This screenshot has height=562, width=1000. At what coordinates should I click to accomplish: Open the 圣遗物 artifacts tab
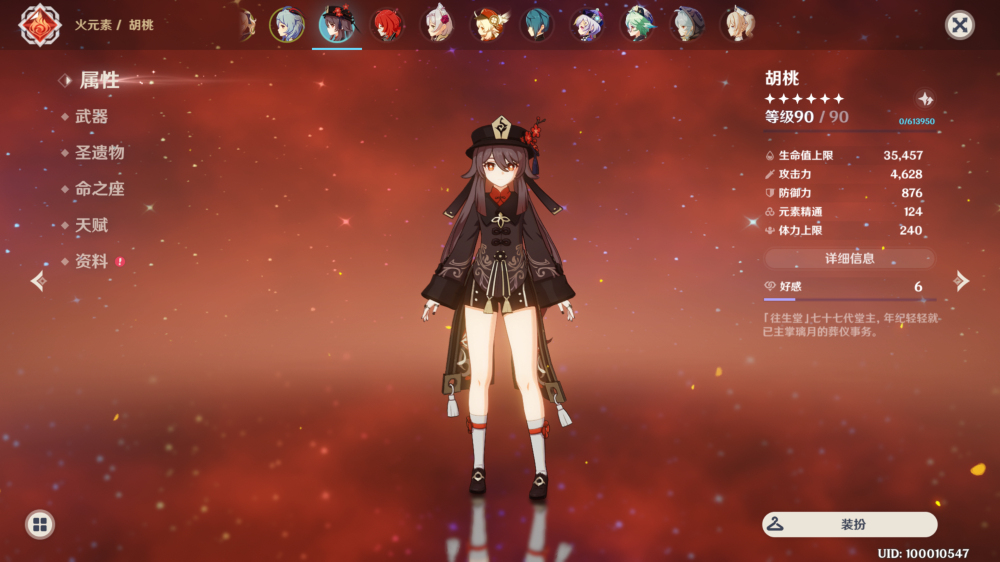pyautogui.click(x=99, y=153)
